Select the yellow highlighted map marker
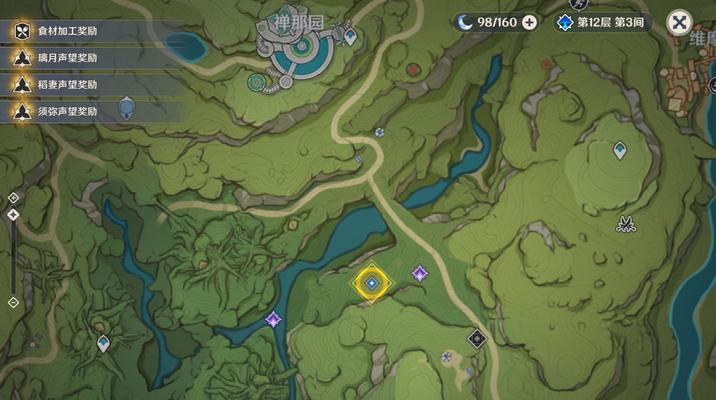716x400 pixels. pos(371,284)
